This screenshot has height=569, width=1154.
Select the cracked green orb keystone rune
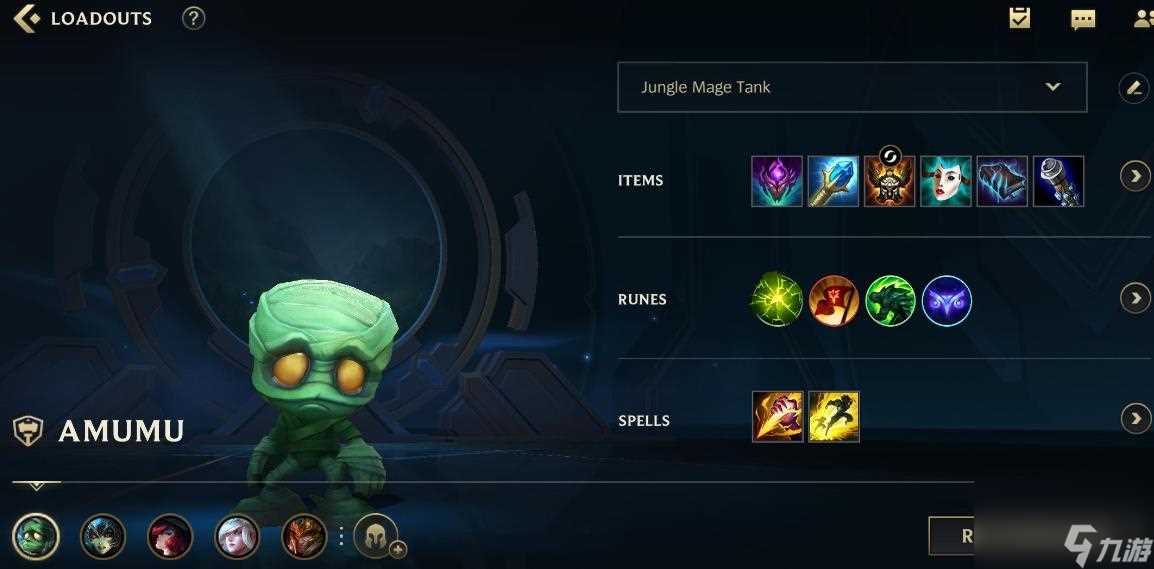(777, 301)
